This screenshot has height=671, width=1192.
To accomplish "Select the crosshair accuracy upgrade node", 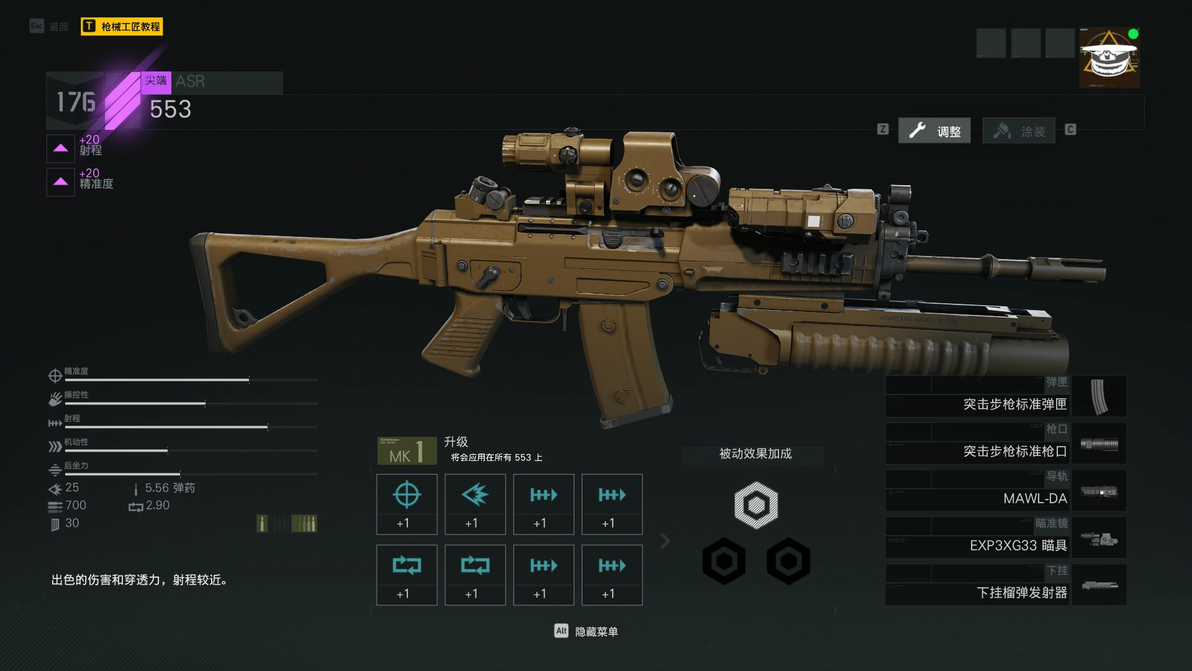I will (x=407, y=504).
